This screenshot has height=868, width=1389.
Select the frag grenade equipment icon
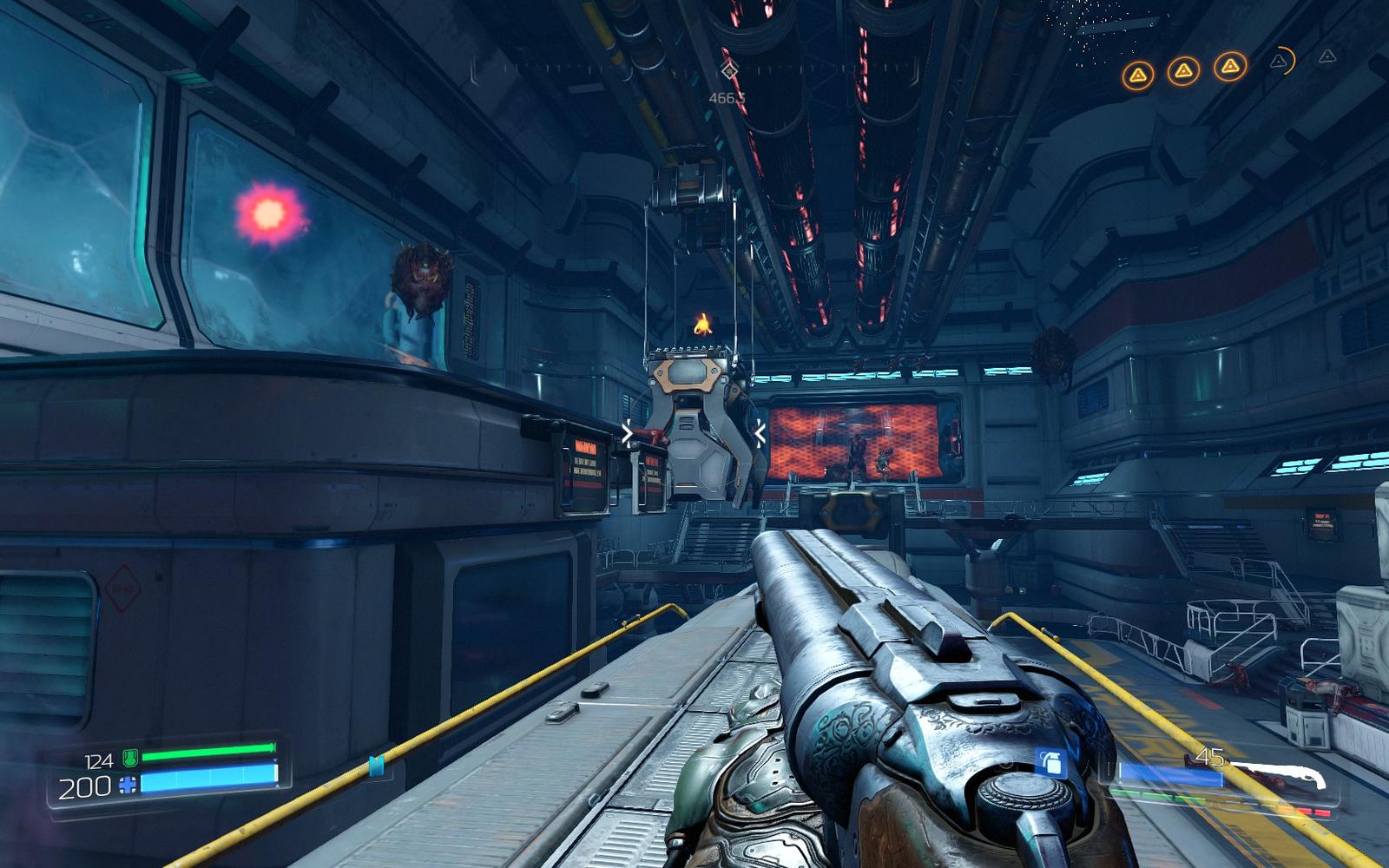point(1051,762)
